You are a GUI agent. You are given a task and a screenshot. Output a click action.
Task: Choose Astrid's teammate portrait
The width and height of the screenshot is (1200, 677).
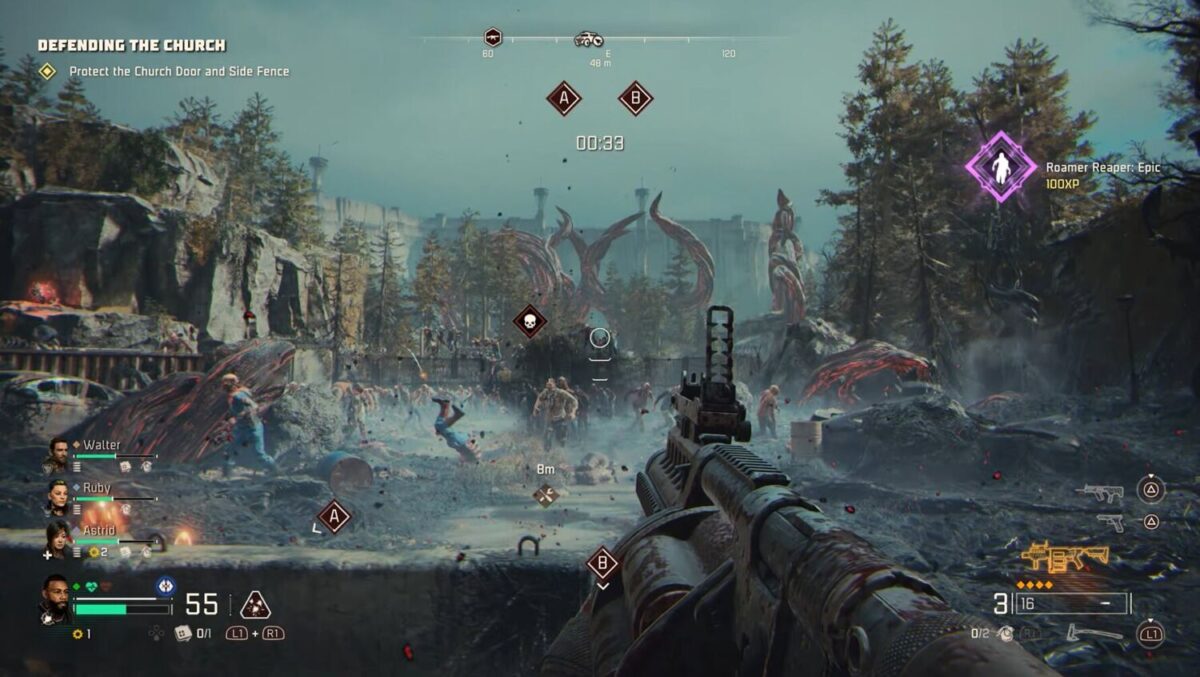click(58, 539)
